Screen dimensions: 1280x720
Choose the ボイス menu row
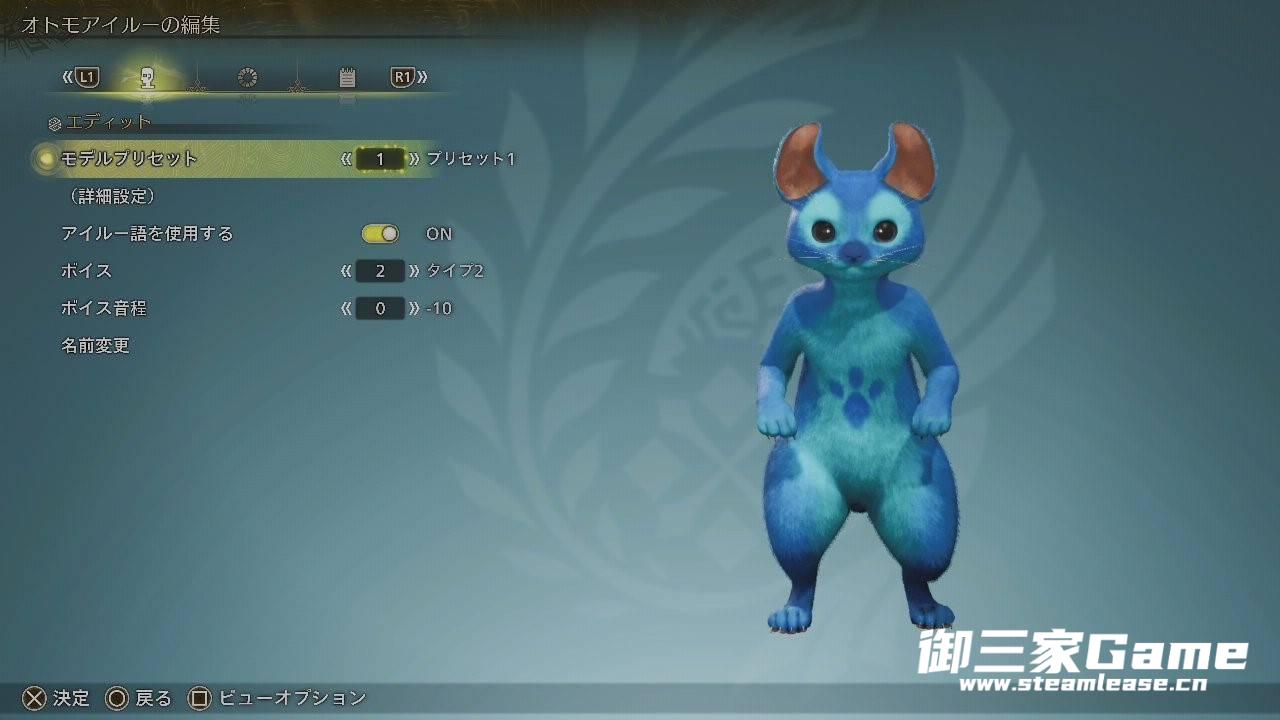point(87,271)
